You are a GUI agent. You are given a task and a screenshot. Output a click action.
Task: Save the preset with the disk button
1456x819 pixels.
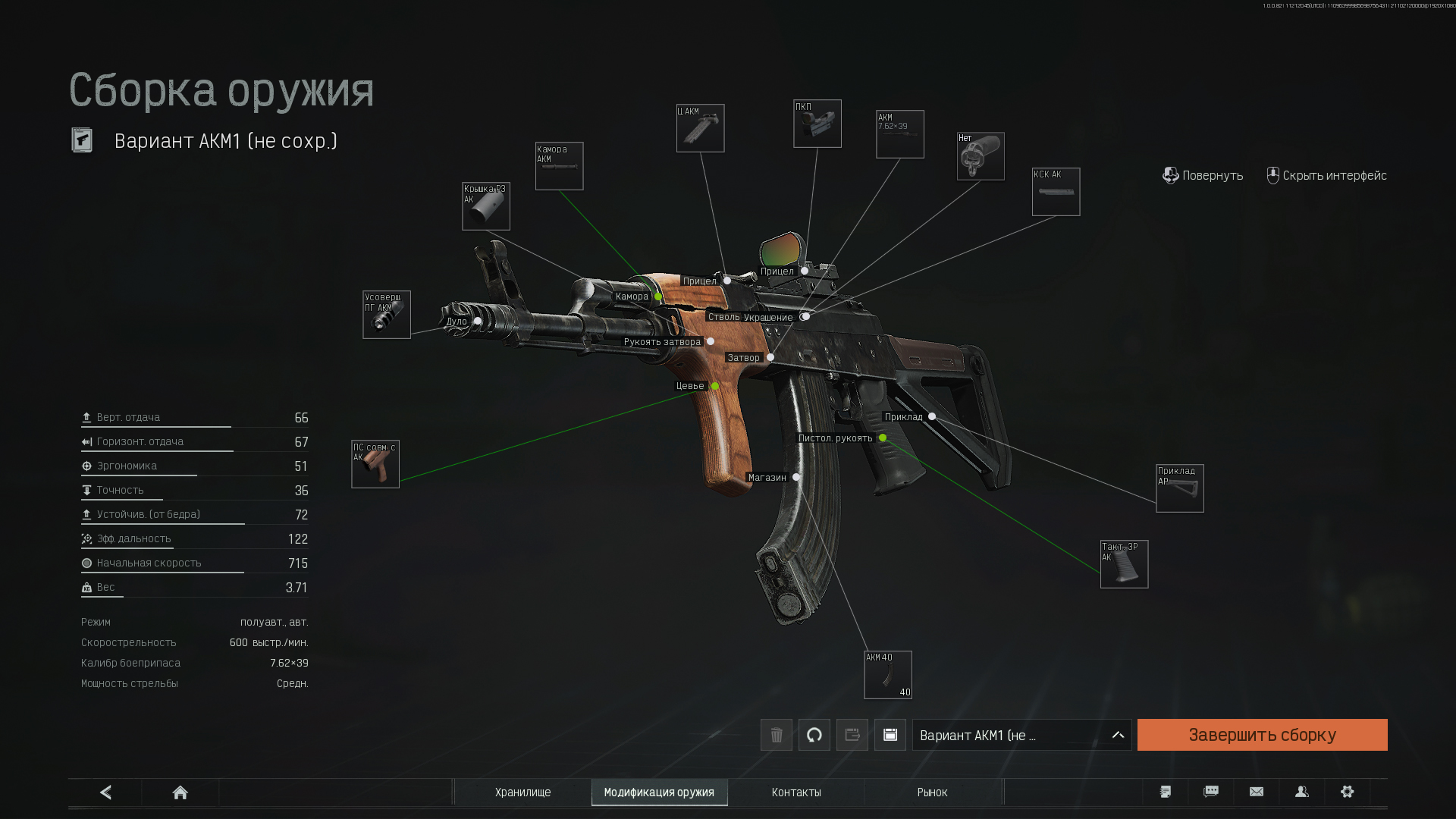890,735
